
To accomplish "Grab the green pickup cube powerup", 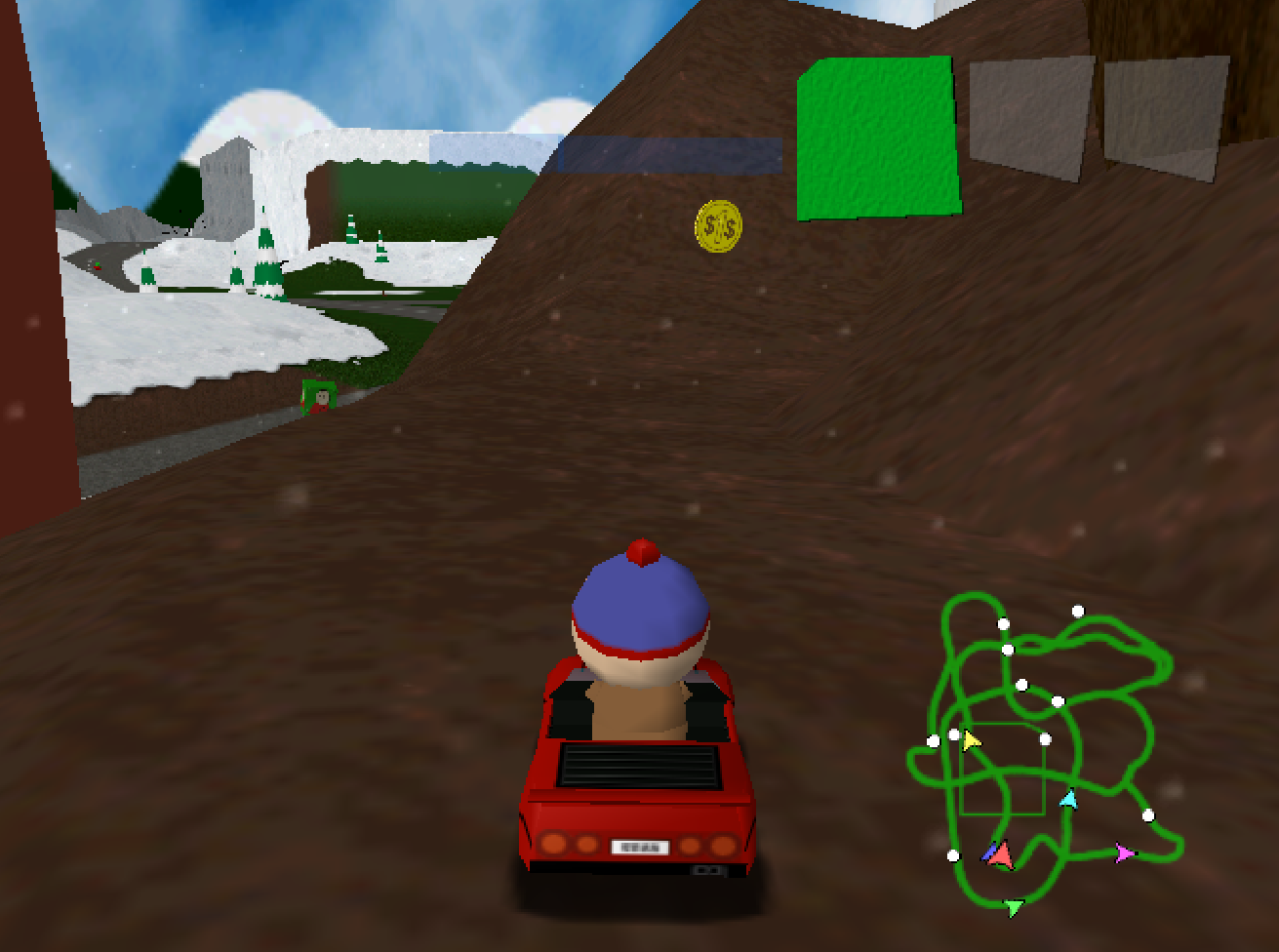I will [x=878, y=137].
